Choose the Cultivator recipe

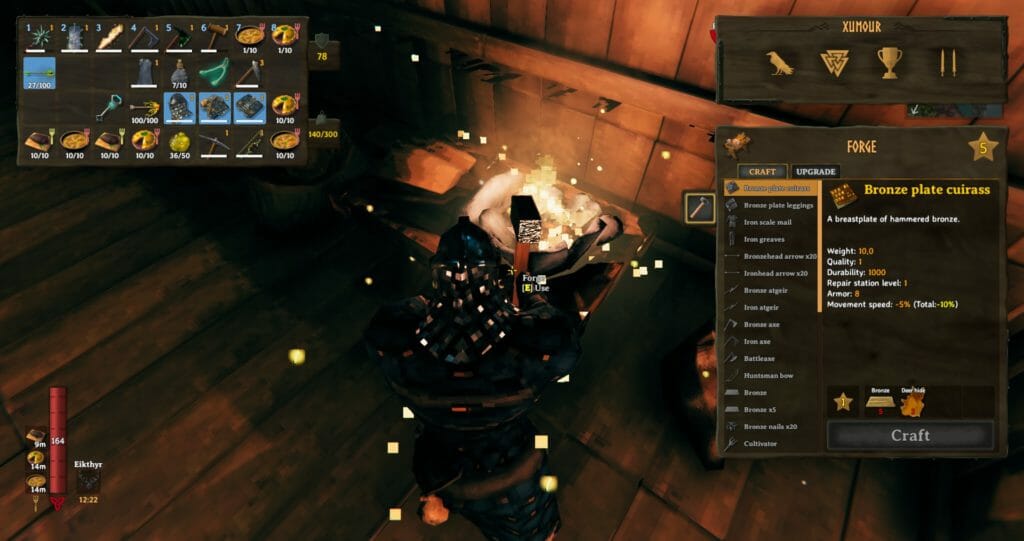click(x=760, y=443)
